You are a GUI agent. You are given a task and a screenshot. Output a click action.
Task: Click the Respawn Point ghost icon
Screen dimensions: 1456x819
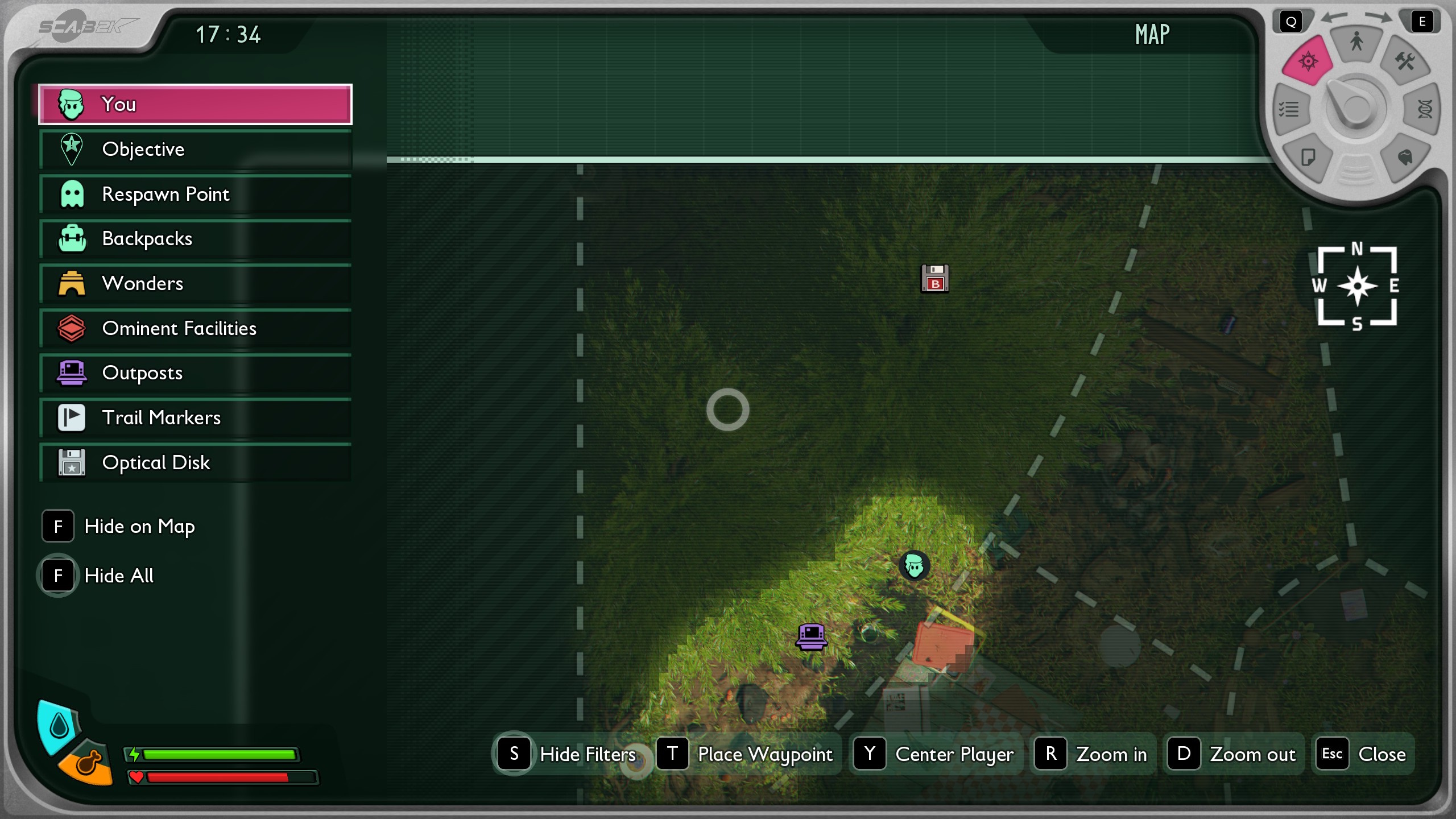72,194
